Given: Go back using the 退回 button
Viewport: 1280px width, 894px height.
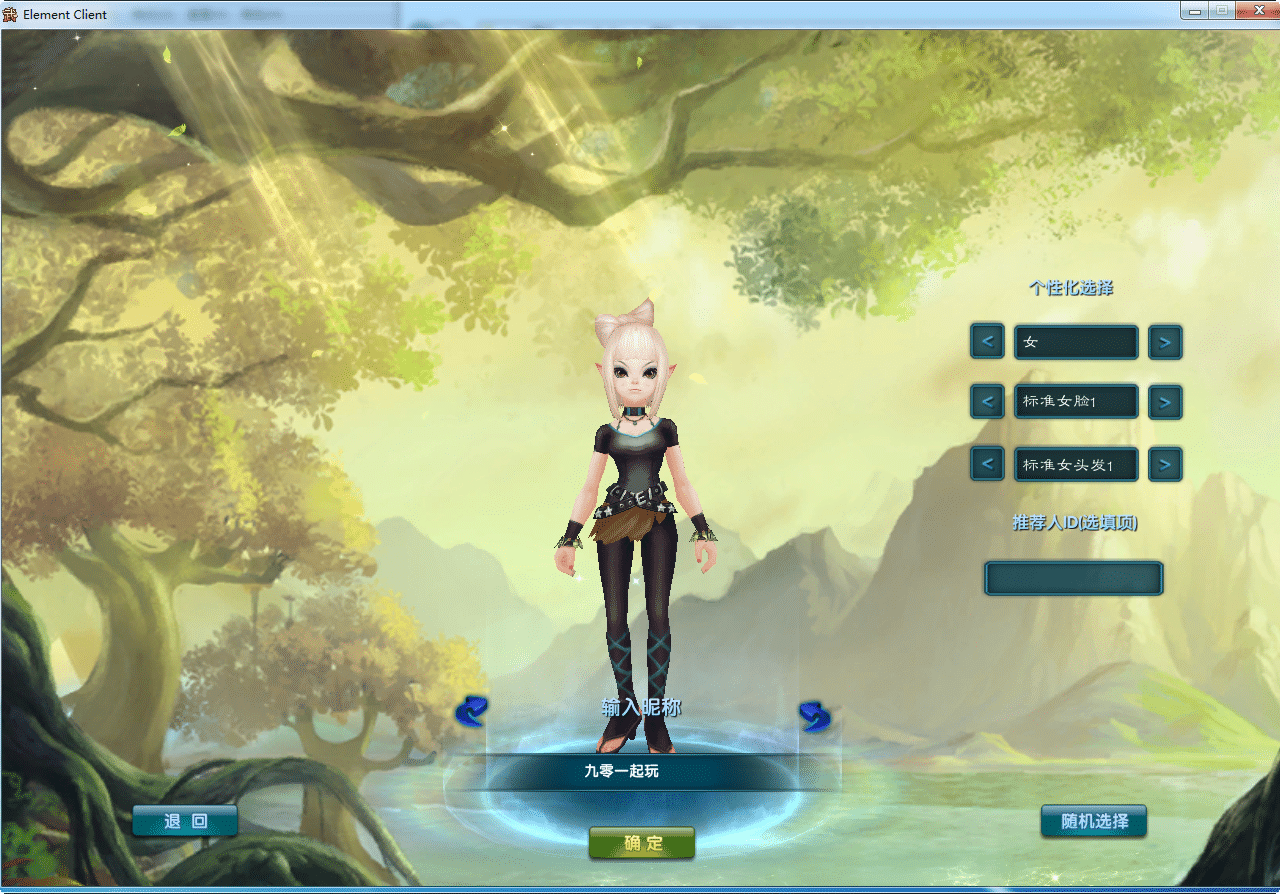Looking at the screenshot, I should 185,822.
